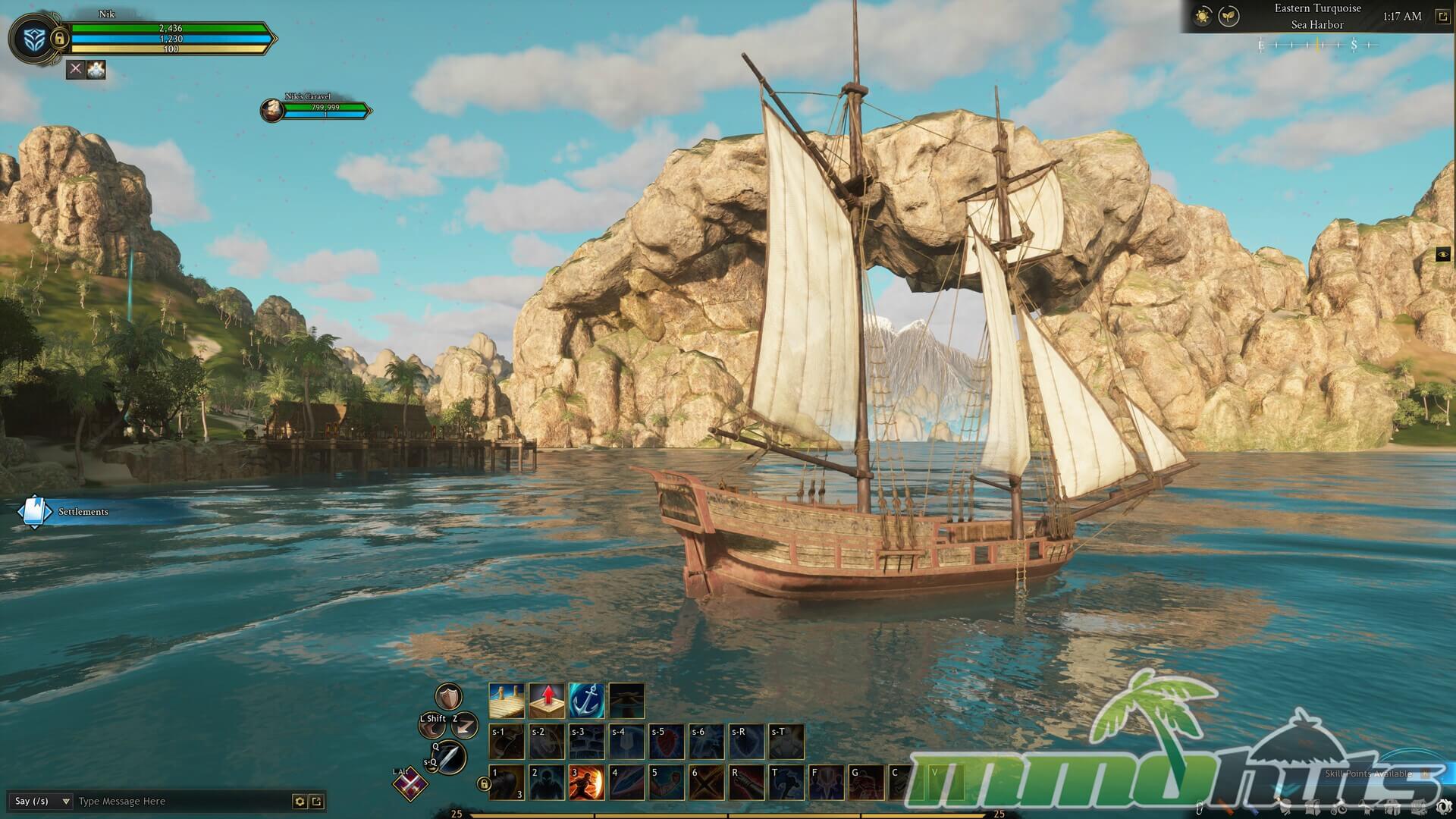Click the sun weather indicator icon
1456x819 pixels.
[x=1202, y=16]
